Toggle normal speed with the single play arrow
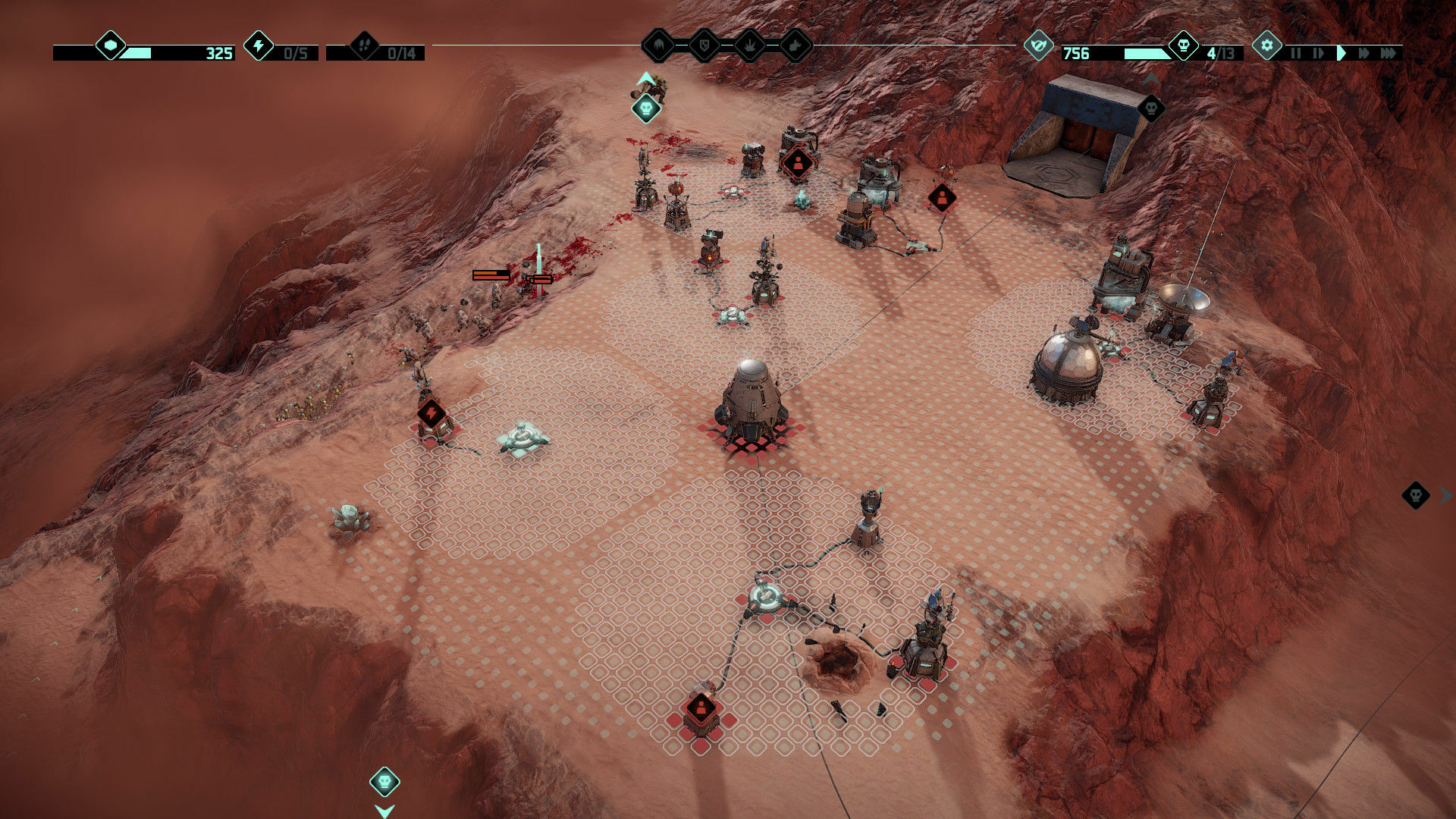The image size is (1456, 819). coord(1342,53)
